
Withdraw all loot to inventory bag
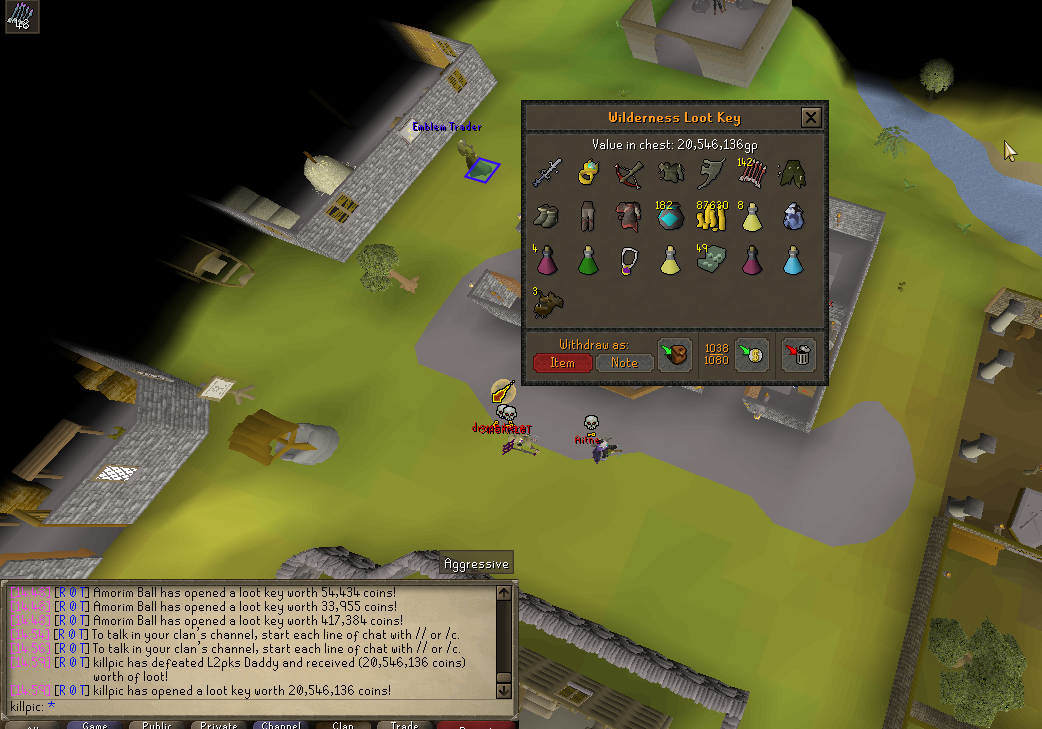pyautogui.click(x=675, y=354)
